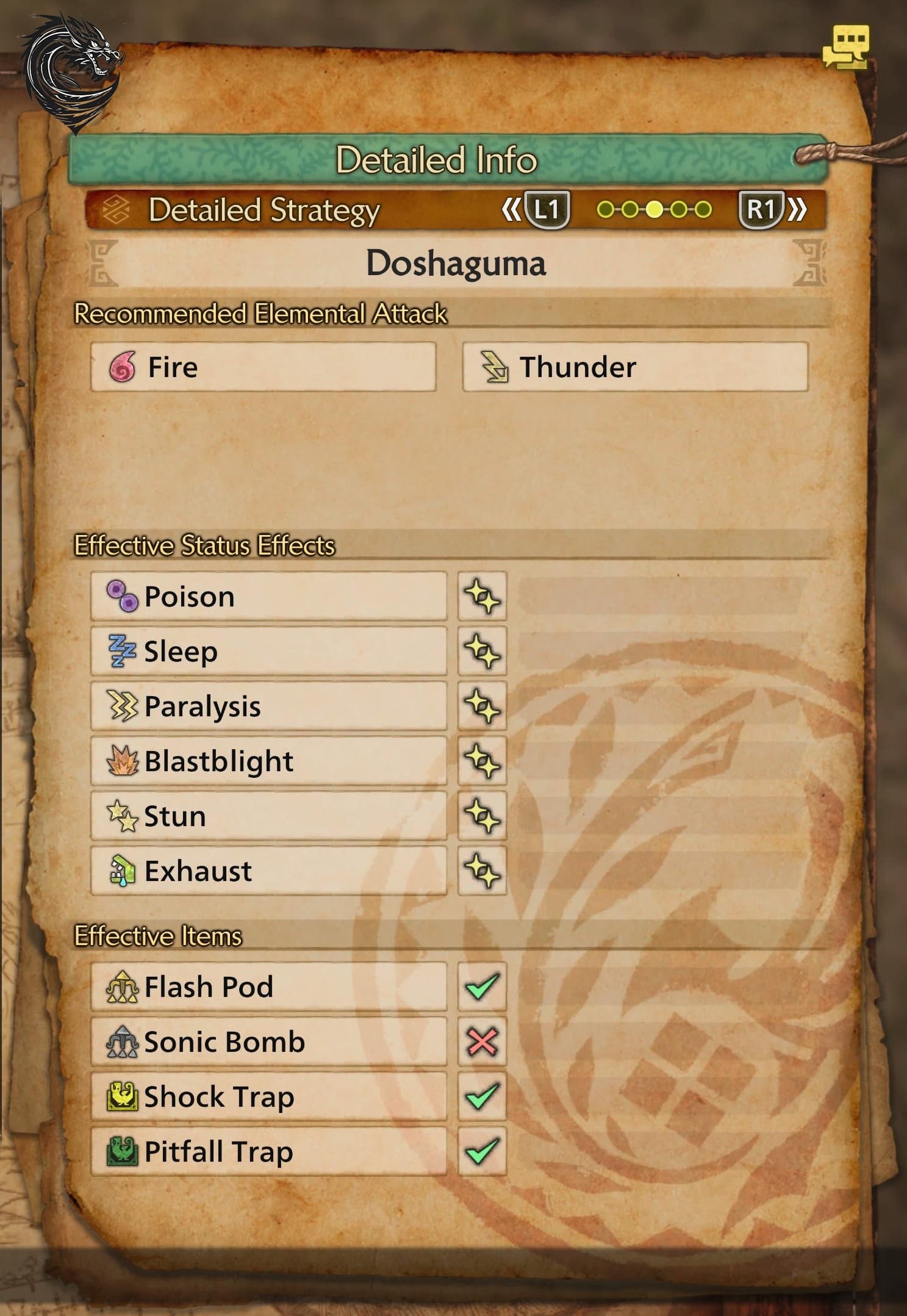The height and width of the screenshot is (1316, 907).
Task: Select the Detailed Strategy page header
Action: (x=263, y=210)
